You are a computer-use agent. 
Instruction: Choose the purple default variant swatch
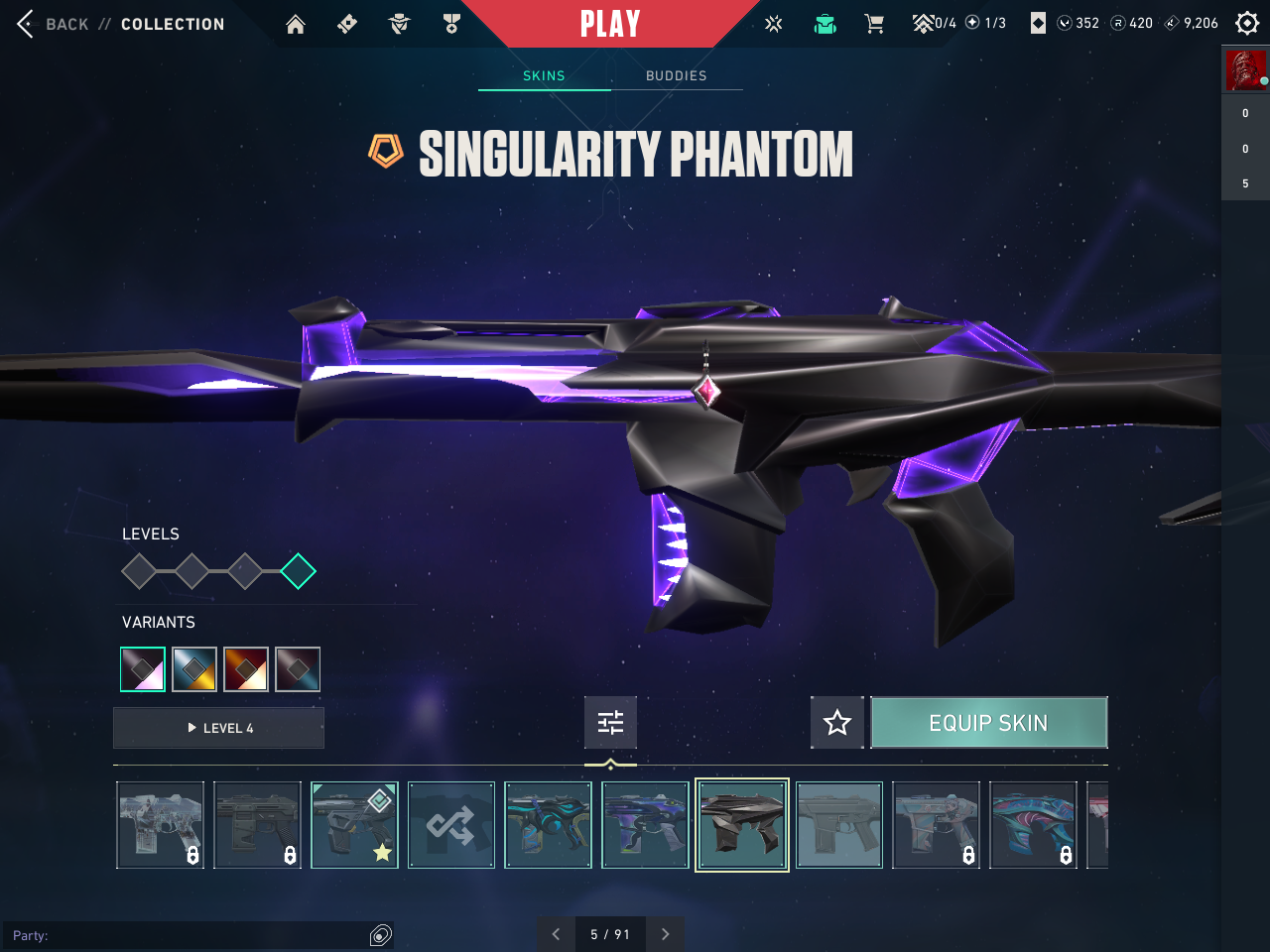tap(143, 669)
